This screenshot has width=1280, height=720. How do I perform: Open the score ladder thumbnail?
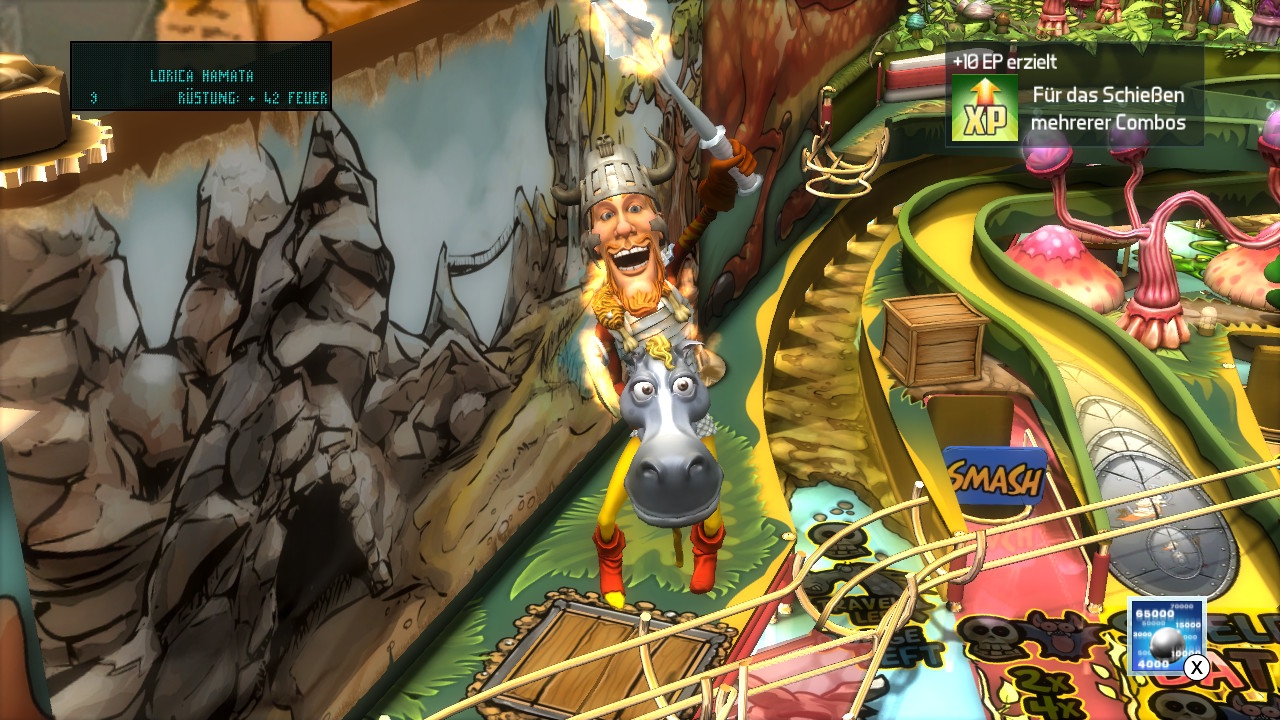click(x=1165, y=636)
